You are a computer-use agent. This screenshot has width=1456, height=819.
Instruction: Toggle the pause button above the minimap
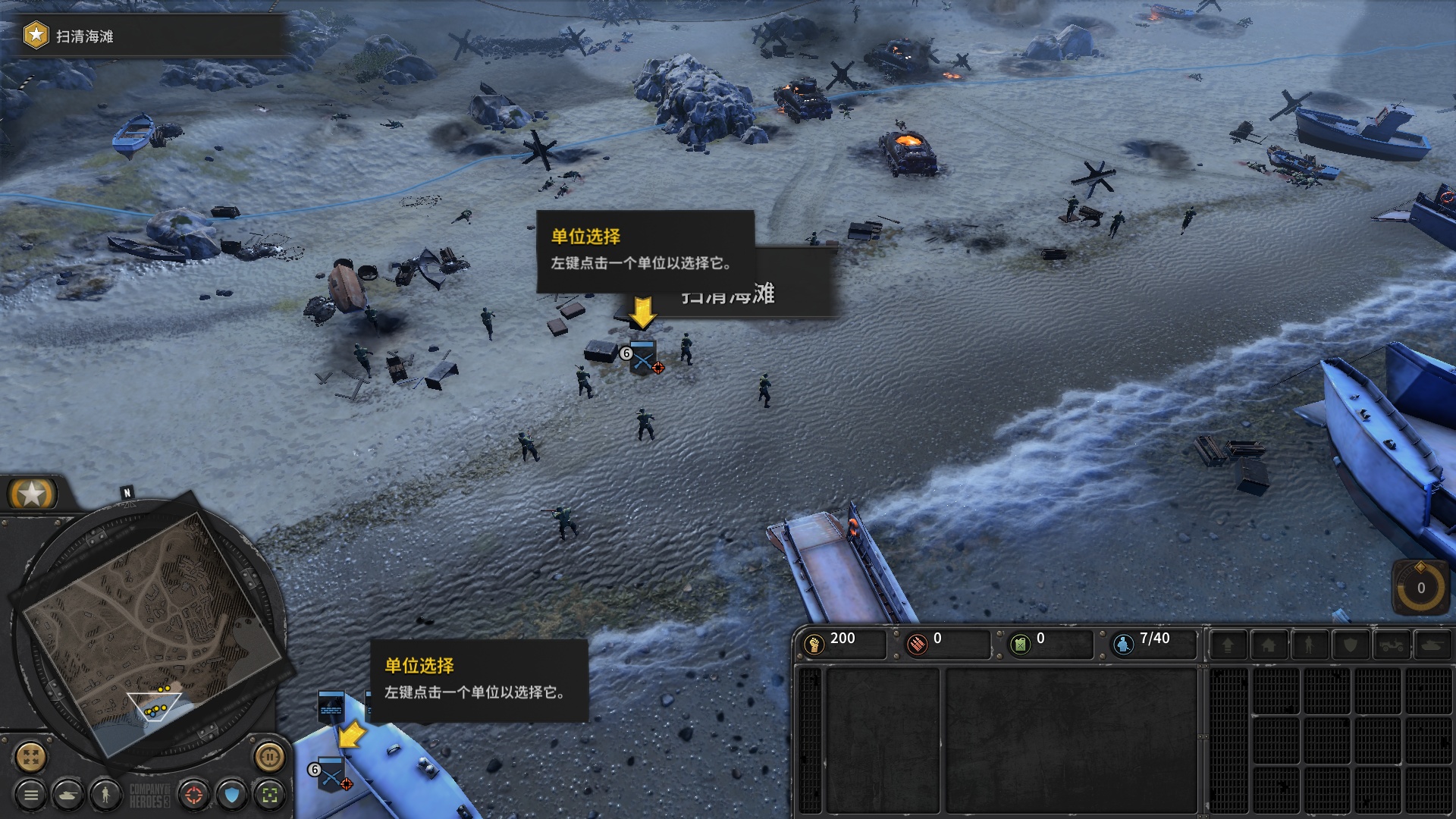270,758
